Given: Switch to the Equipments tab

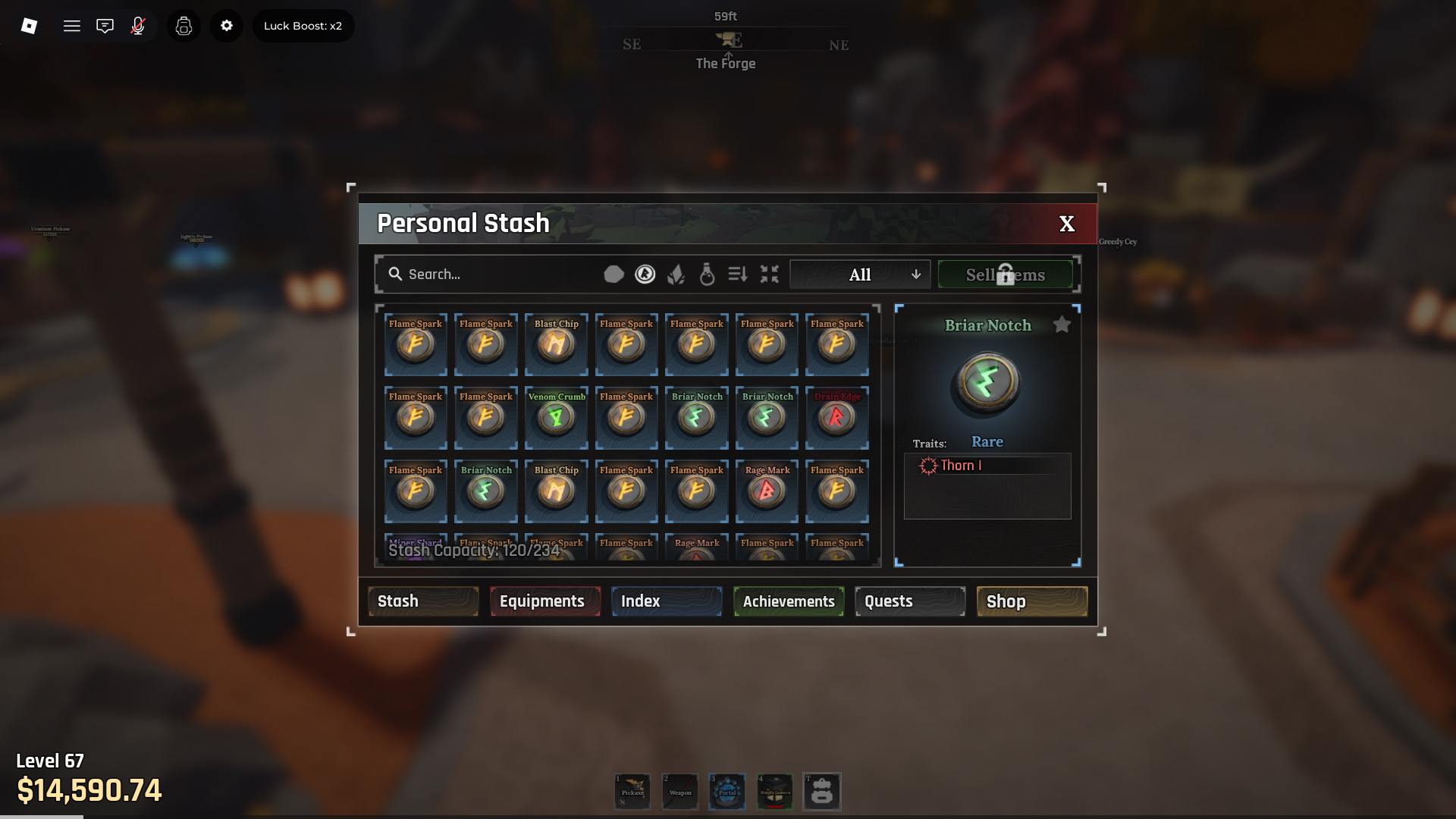Looking at the screenshot, I should point(544,601).
